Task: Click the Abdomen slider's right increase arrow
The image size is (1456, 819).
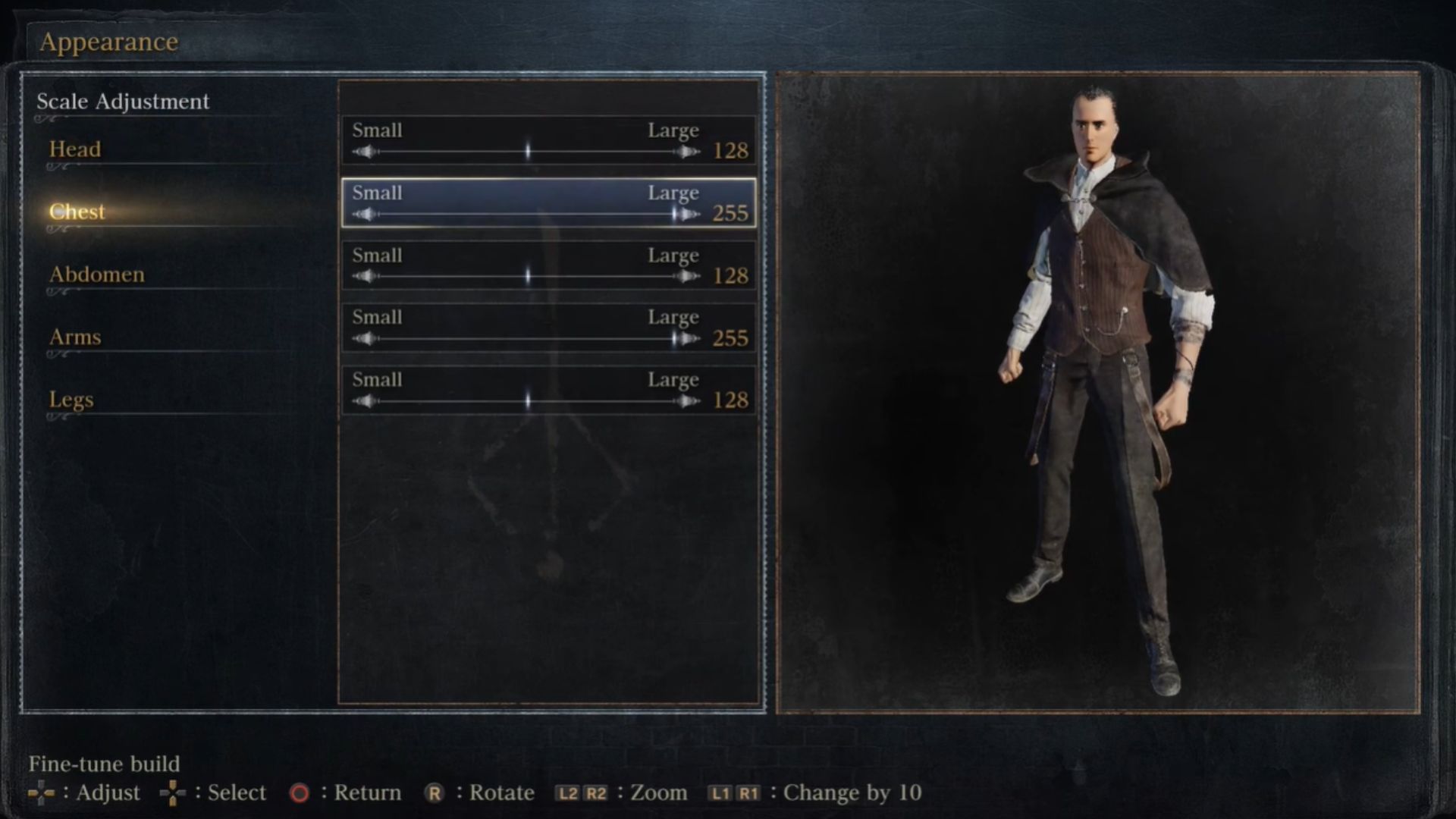Action: point(689,277)
